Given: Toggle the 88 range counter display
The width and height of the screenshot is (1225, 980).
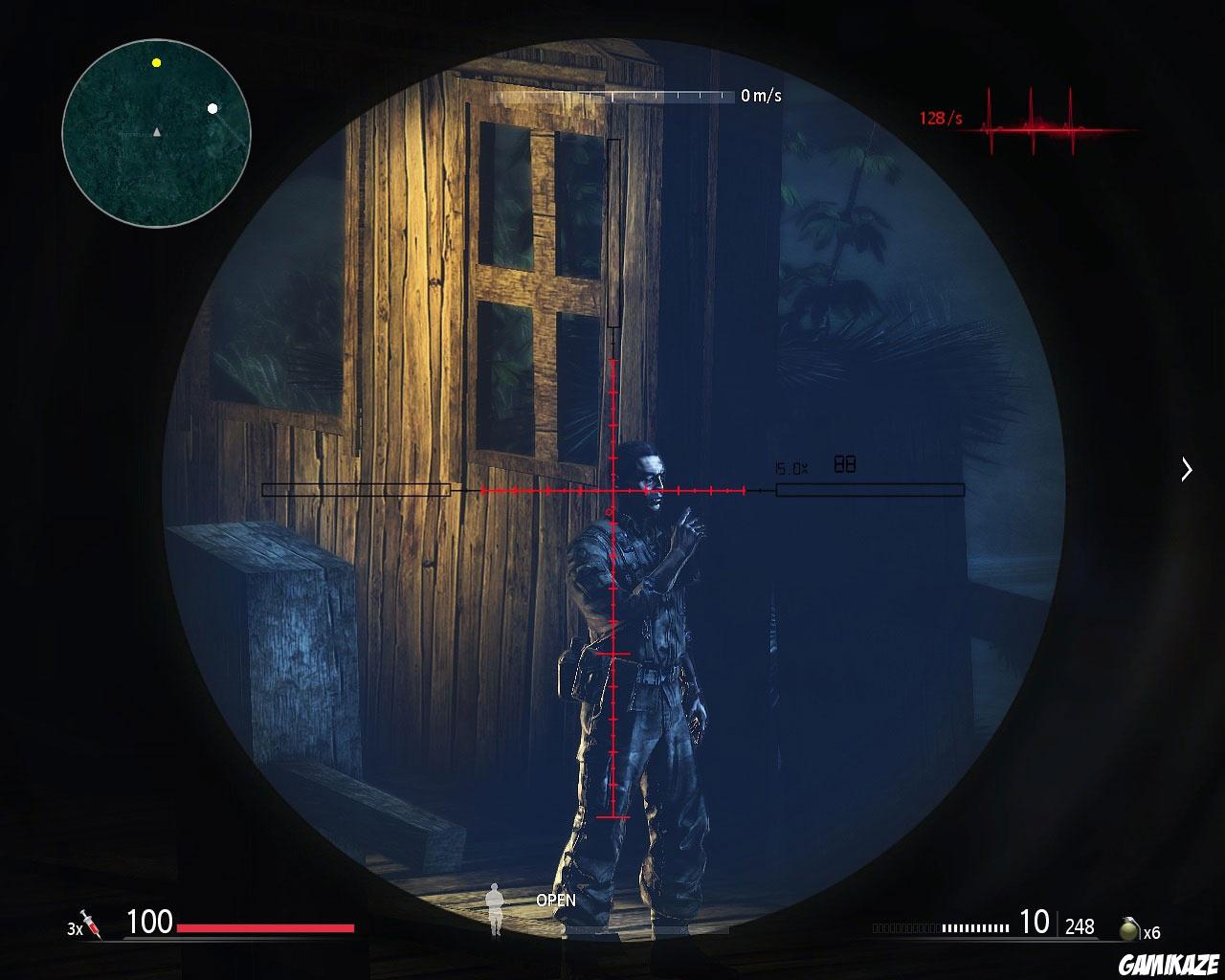Looking at the screenshot, I should click(845, 462).
